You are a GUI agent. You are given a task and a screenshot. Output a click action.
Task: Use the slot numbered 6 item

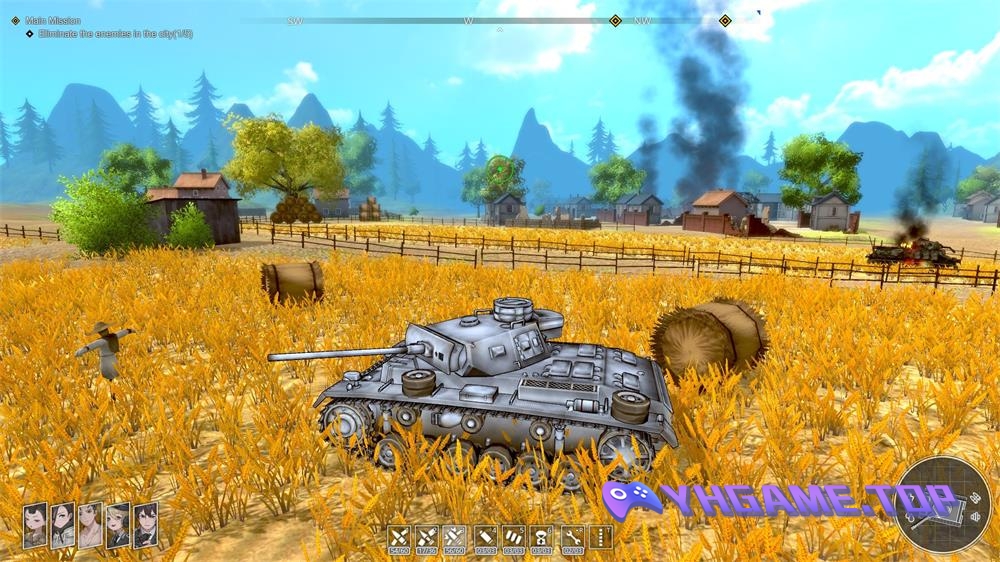541,537
